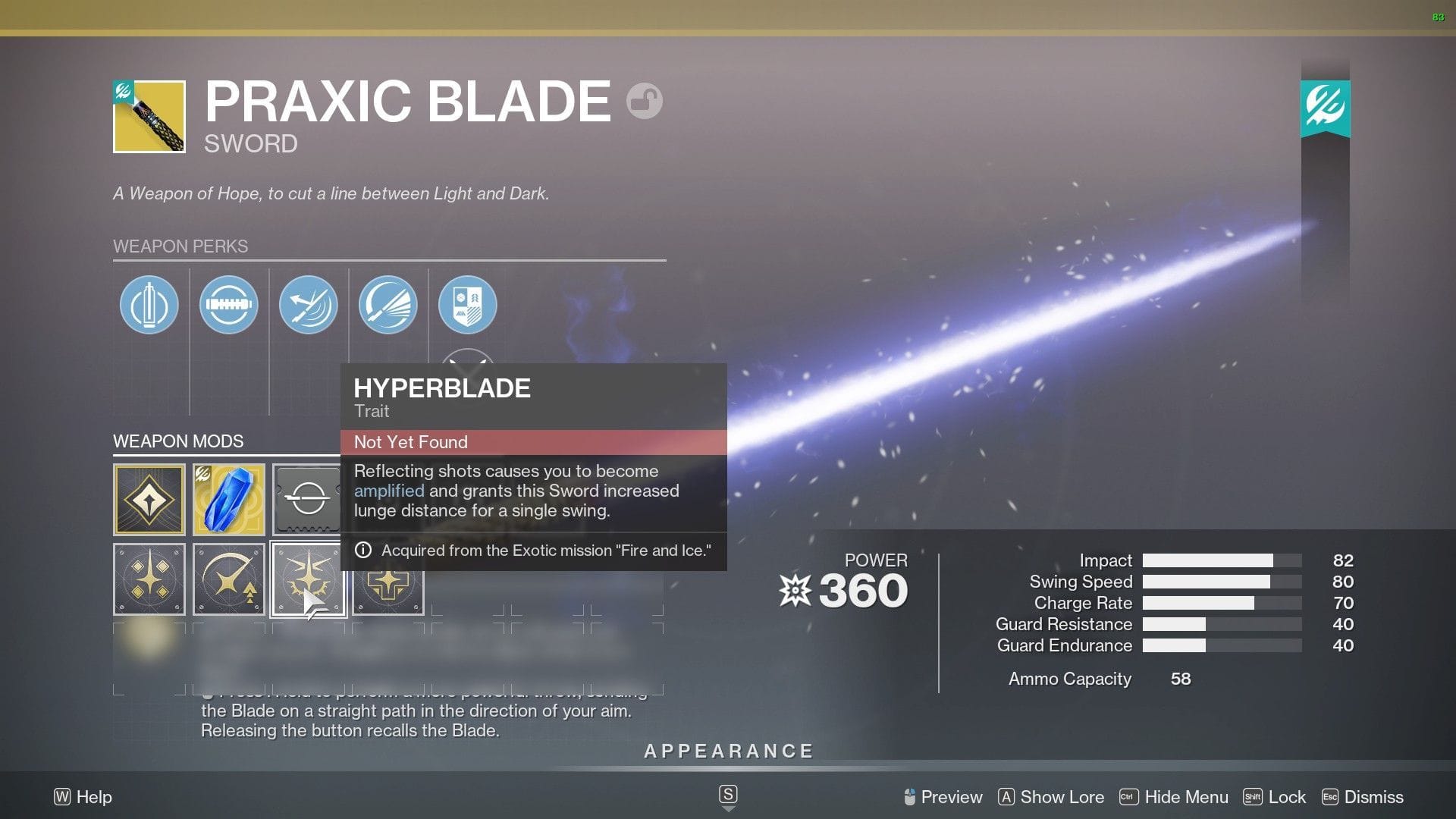This screenshot has height=819, width=1456.
Task: Select the first intrinsic weapon perk icon
Action: (x=149, y=304)
